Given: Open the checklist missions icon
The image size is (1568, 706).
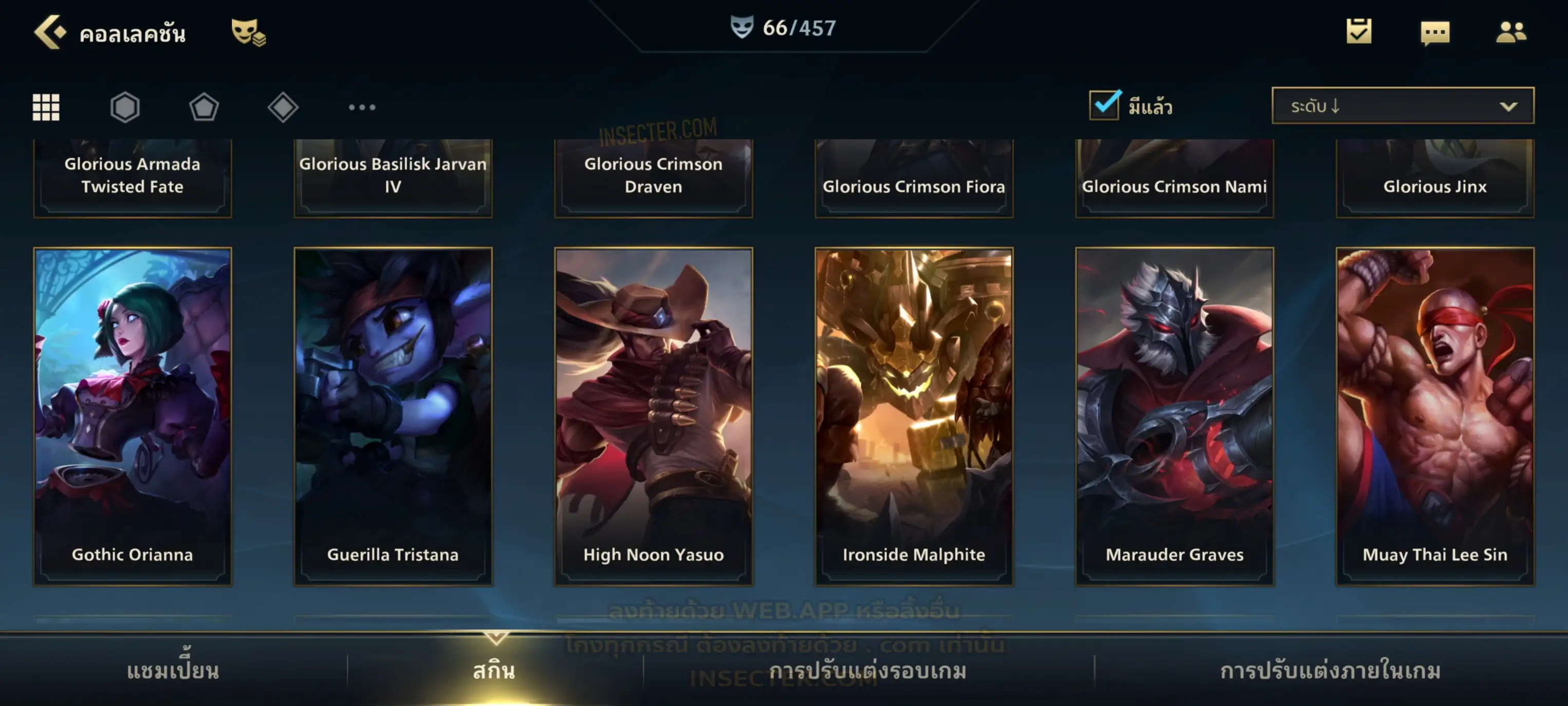Looking at the screenshot, I should click(1358, 32).
